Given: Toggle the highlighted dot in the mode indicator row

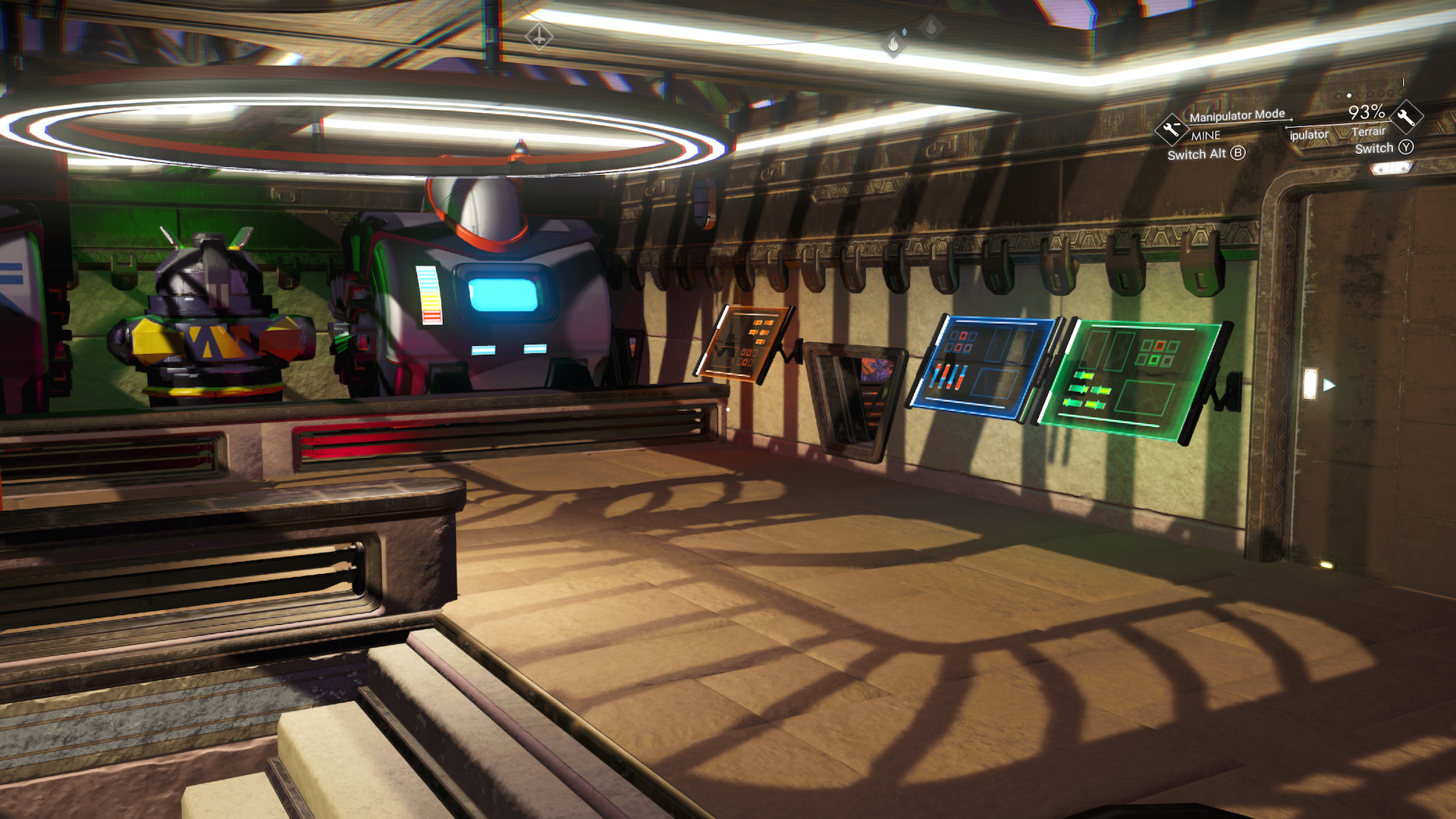Looking at the screenshot, I should (1348, 96).
